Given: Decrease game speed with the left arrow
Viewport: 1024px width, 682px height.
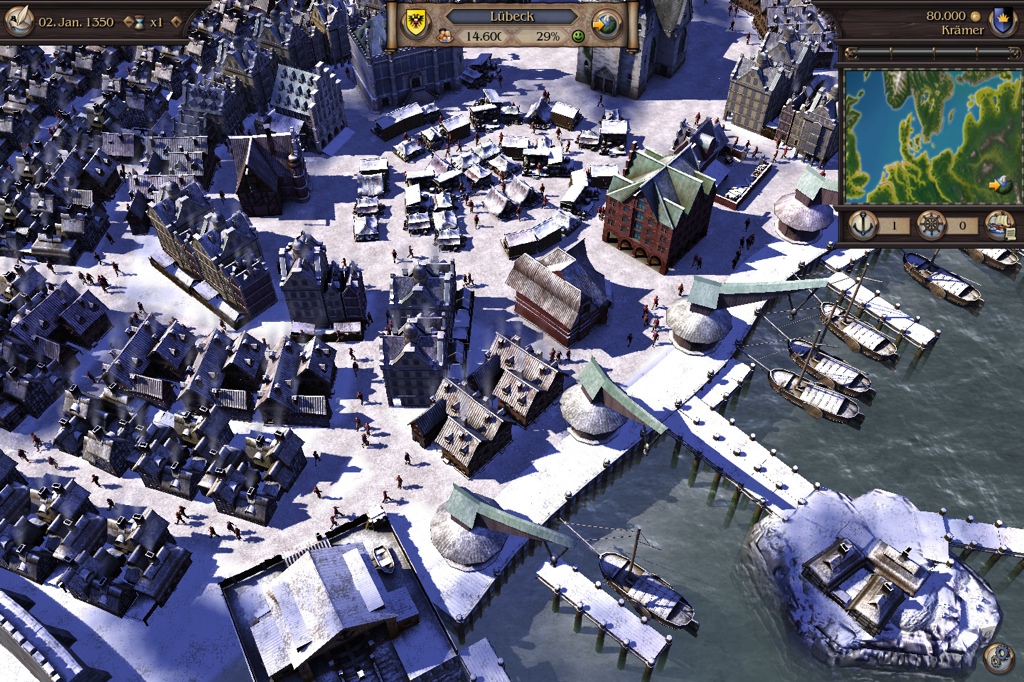Looking at the screenshot, I should 128,21.
